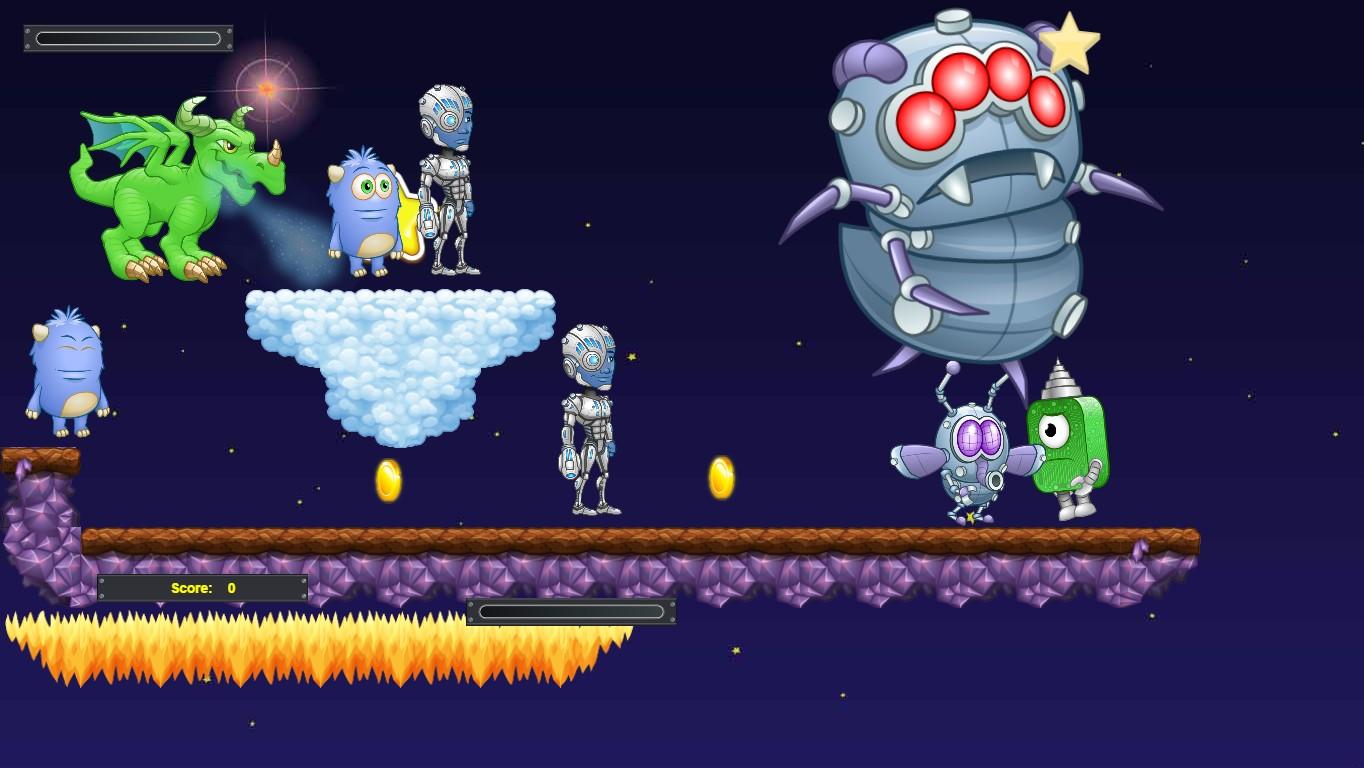The height and width of the screenshot is (768, 1364).
Task: Click the progress bar near the lava
Action: pos(571,611)
